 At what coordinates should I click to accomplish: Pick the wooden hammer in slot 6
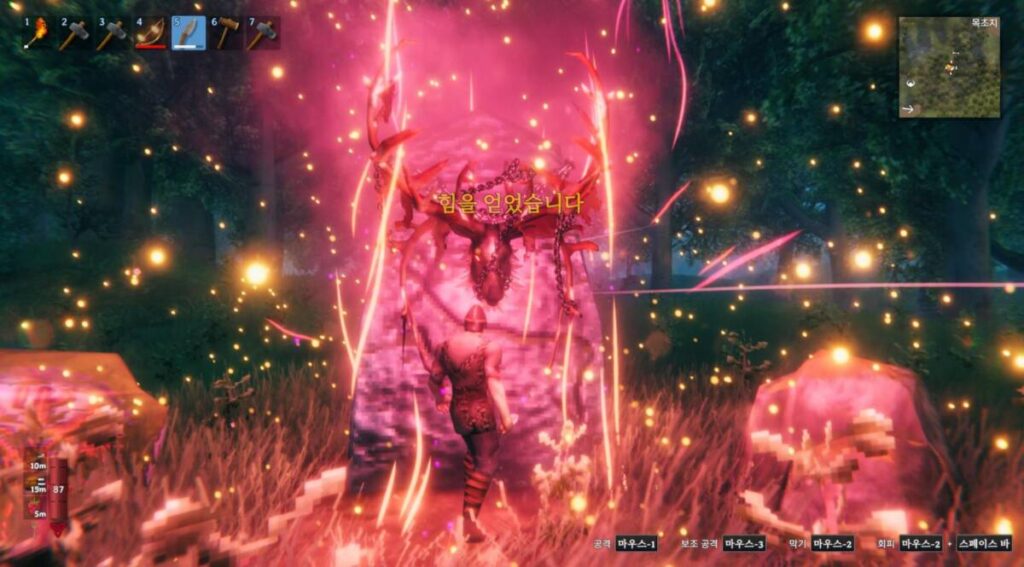pos(225,33)
